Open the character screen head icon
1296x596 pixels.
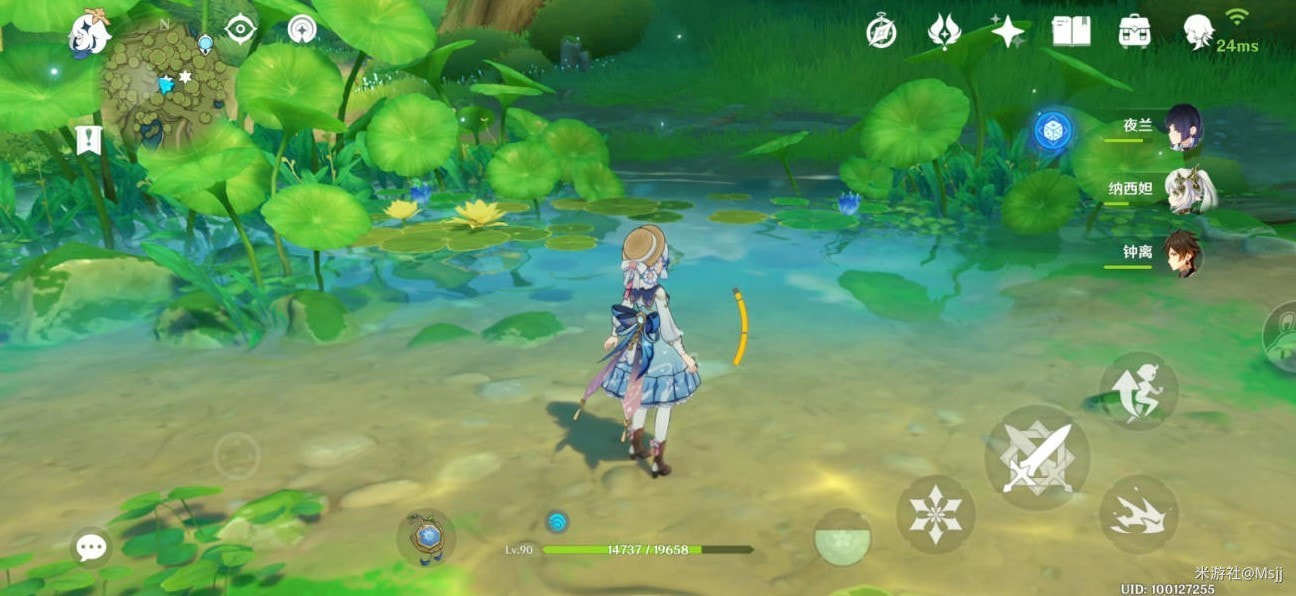(1198, 32)
